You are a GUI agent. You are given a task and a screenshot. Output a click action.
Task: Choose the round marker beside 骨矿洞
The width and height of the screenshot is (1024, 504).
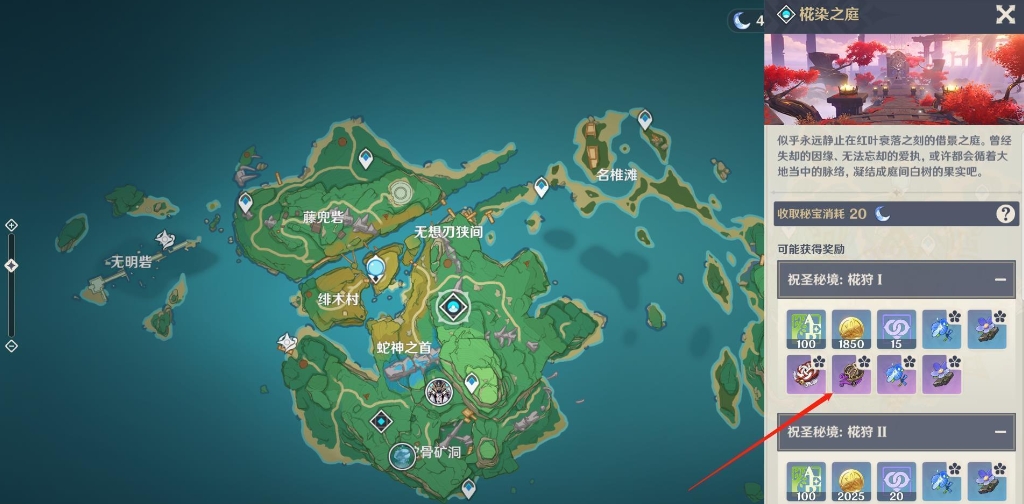click(402, 456)
